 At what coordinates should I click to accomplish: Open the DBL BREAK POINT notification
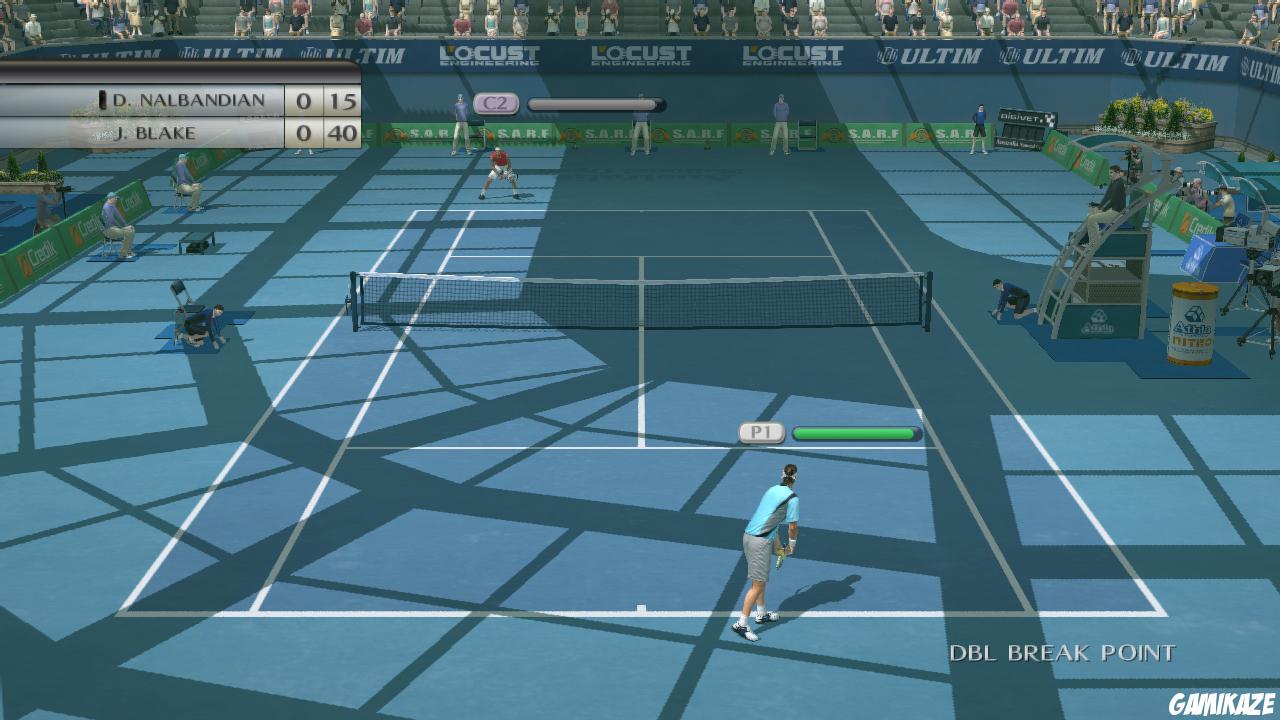point(1060,652)
